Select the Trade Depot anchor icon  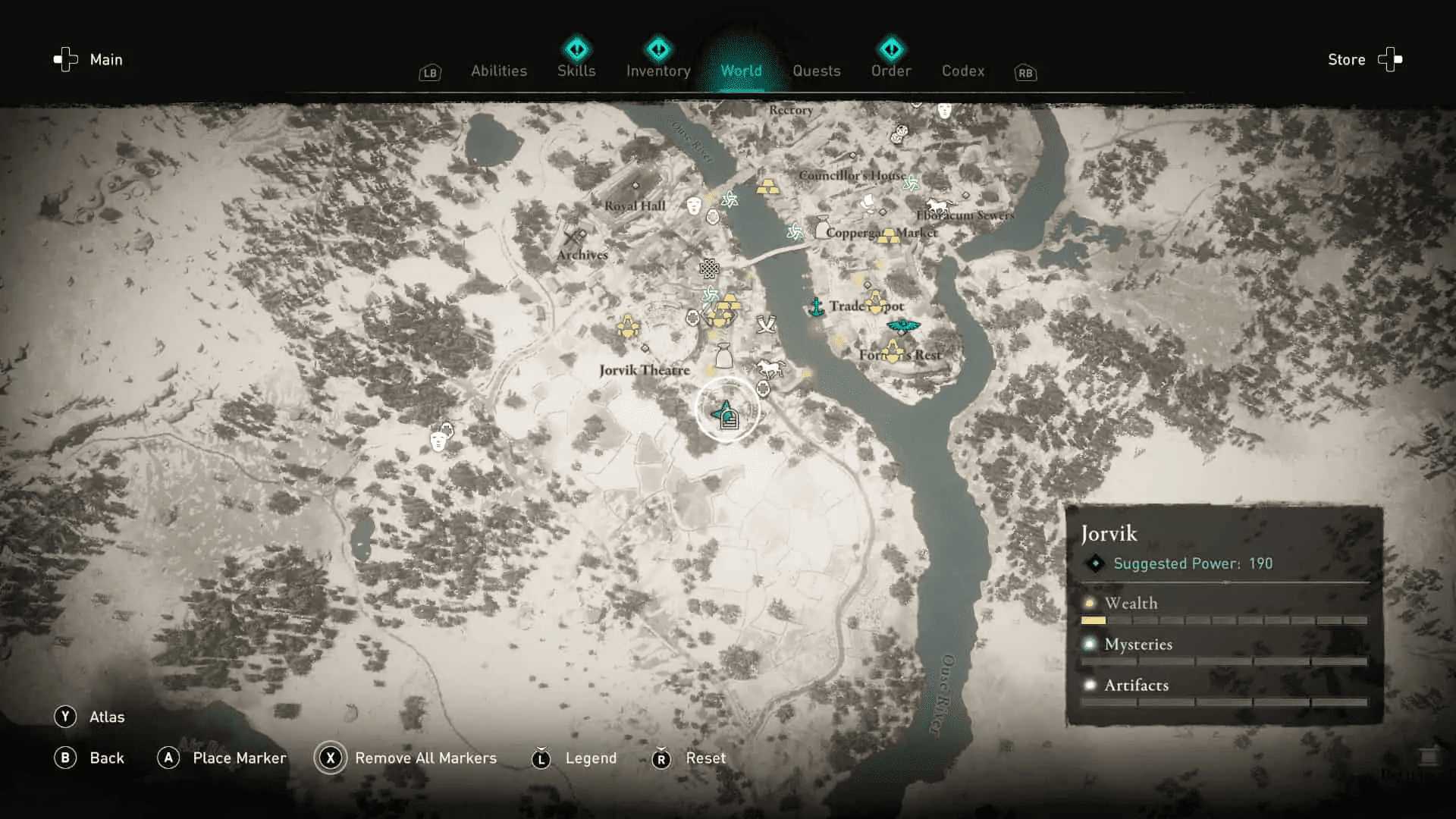pyautogui.click(x=816, y=306)
